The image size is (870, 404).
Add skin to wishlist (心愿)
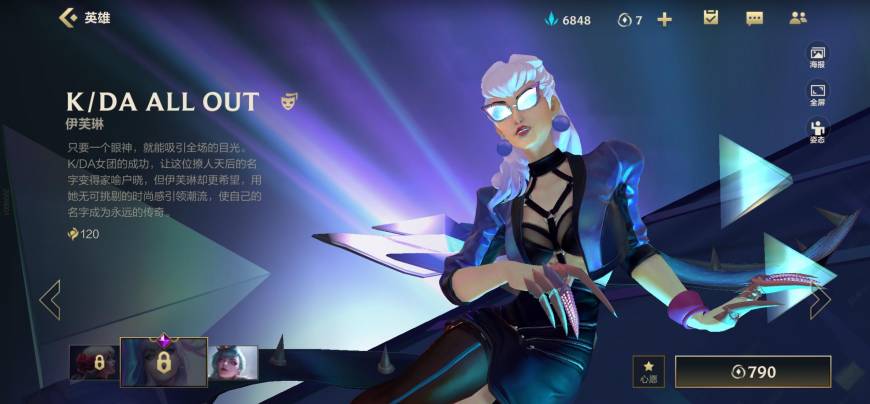[x=648, y=372]
